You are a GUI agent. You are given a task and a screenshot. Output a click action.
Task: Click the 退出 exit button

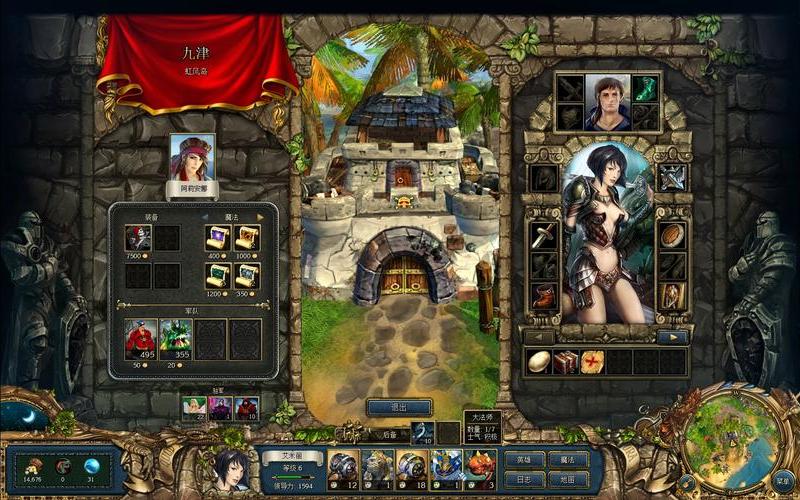[x=399, y=407]
